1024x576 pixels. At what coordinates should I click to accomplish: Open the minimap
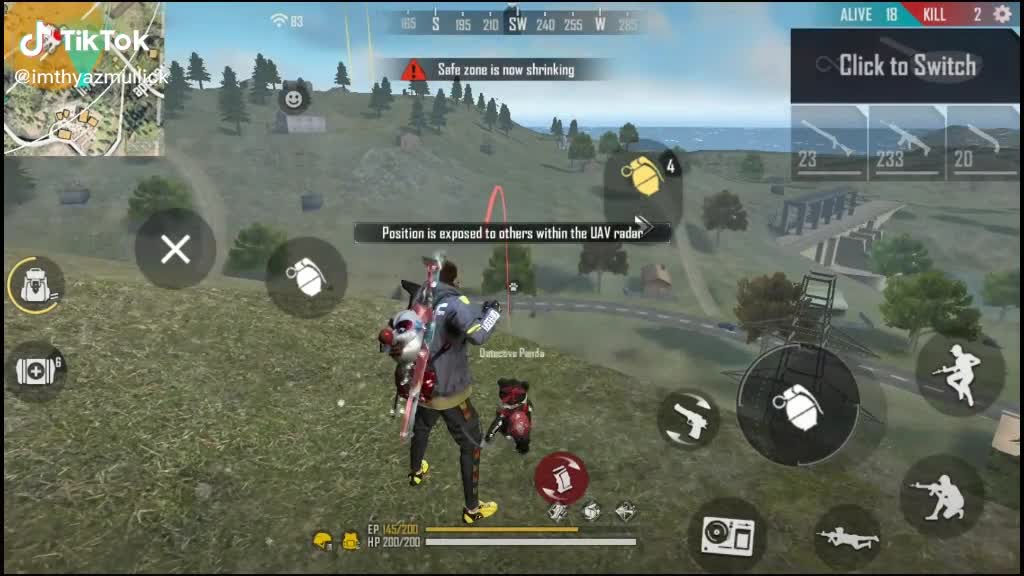click(84, 78)
